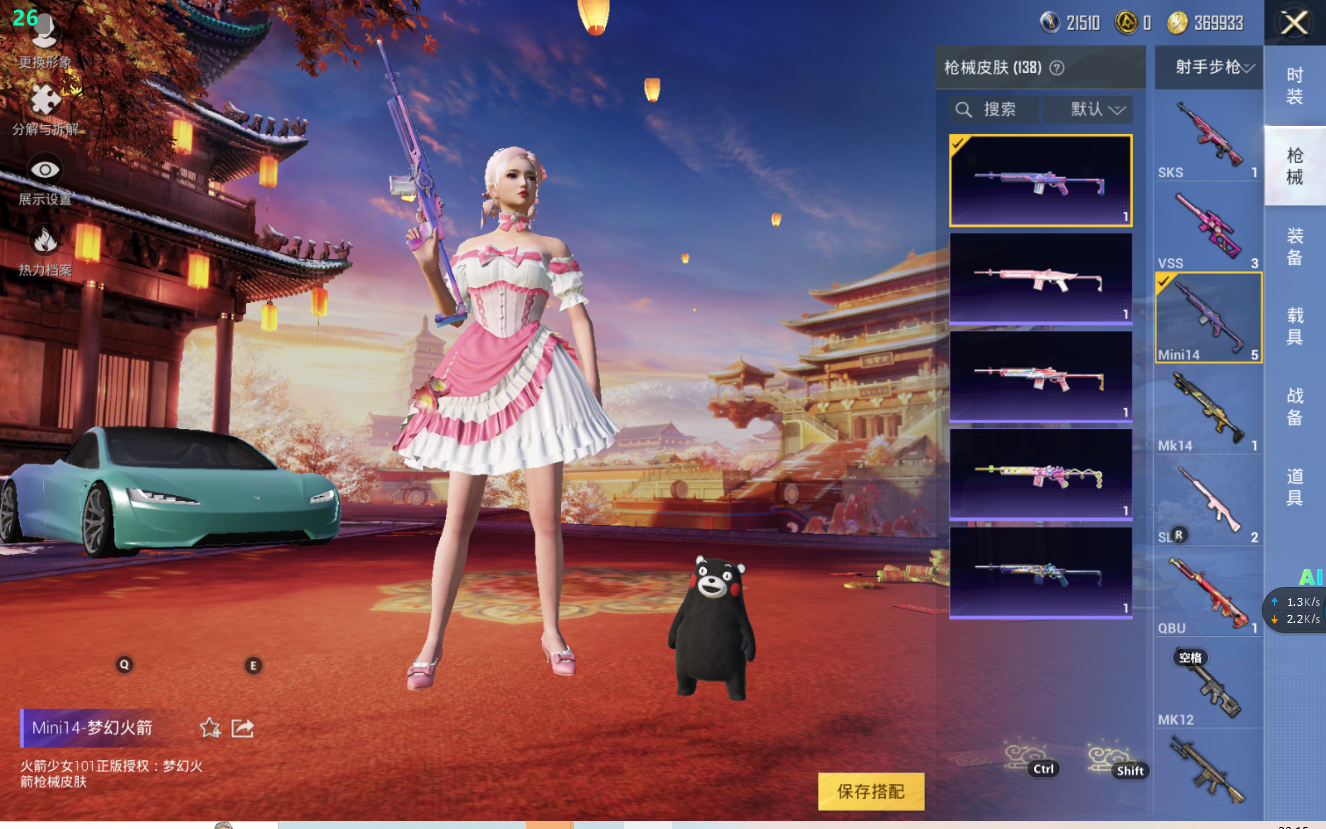Choose the VSS weapon entry
The height and width of the screenshot is (829, 1326).
(1208, 227)
